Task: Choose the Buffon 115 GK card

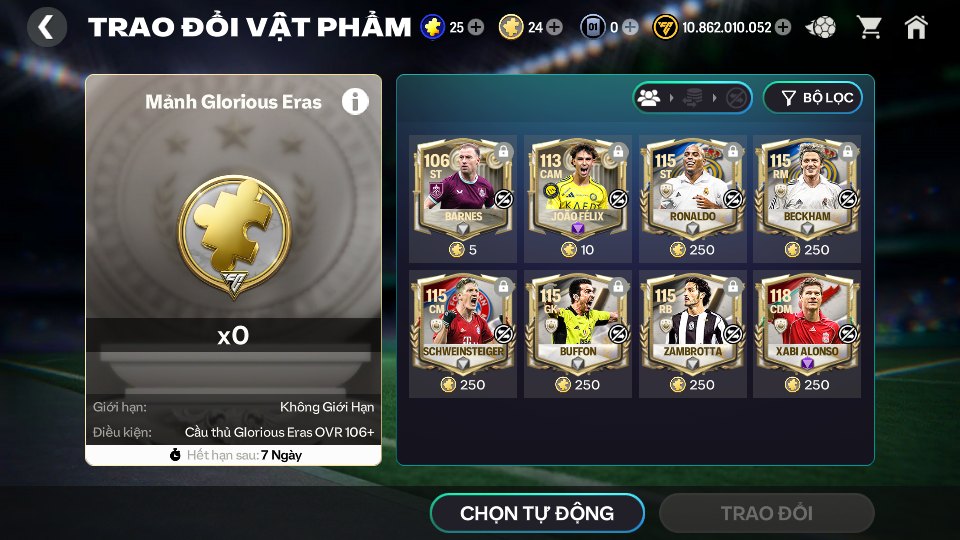Action: [x=578, y=325]
